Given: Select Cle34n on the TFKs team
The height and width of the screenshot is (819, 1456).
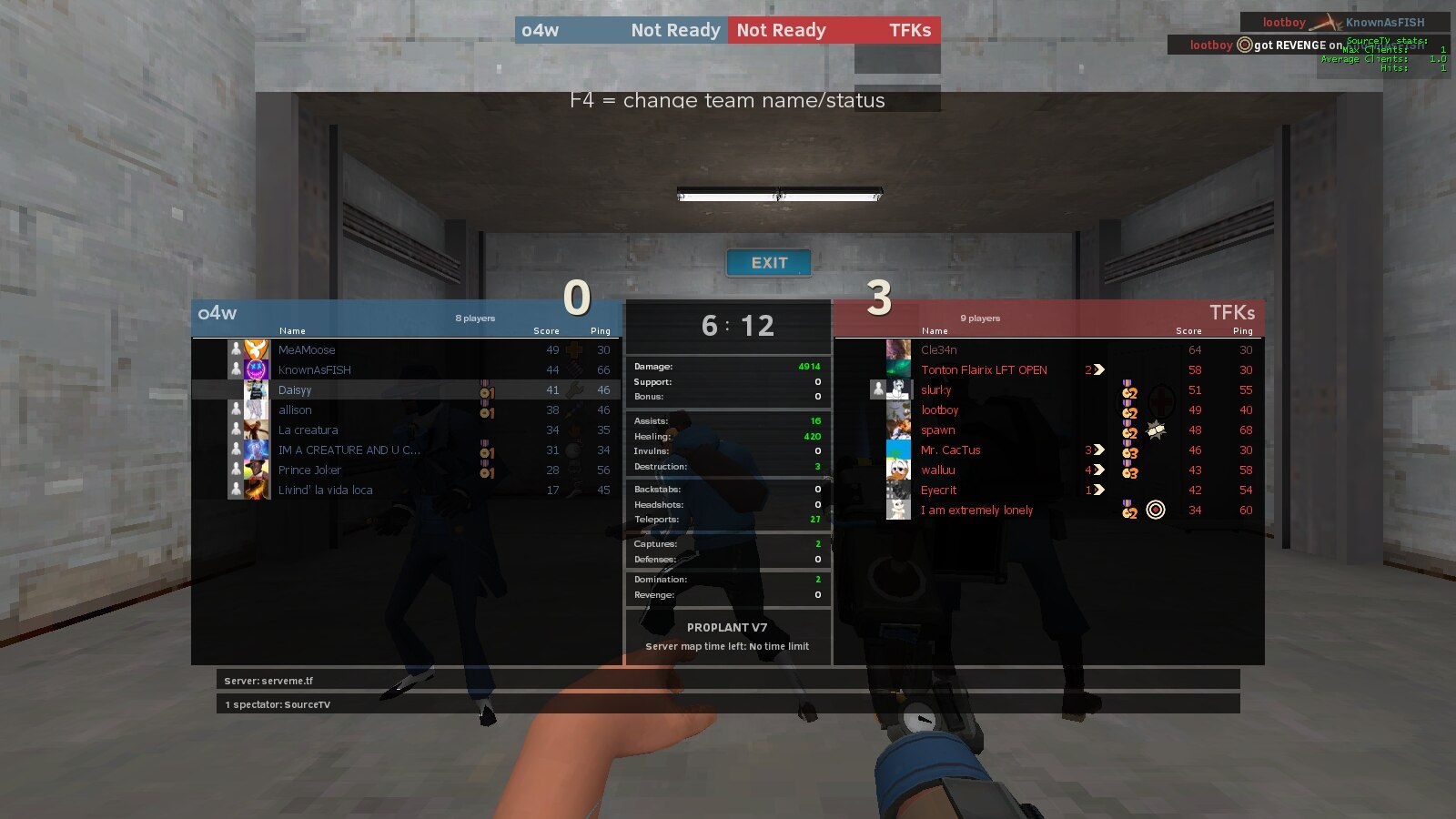Looking at the screenshot, I should point(938,350).
